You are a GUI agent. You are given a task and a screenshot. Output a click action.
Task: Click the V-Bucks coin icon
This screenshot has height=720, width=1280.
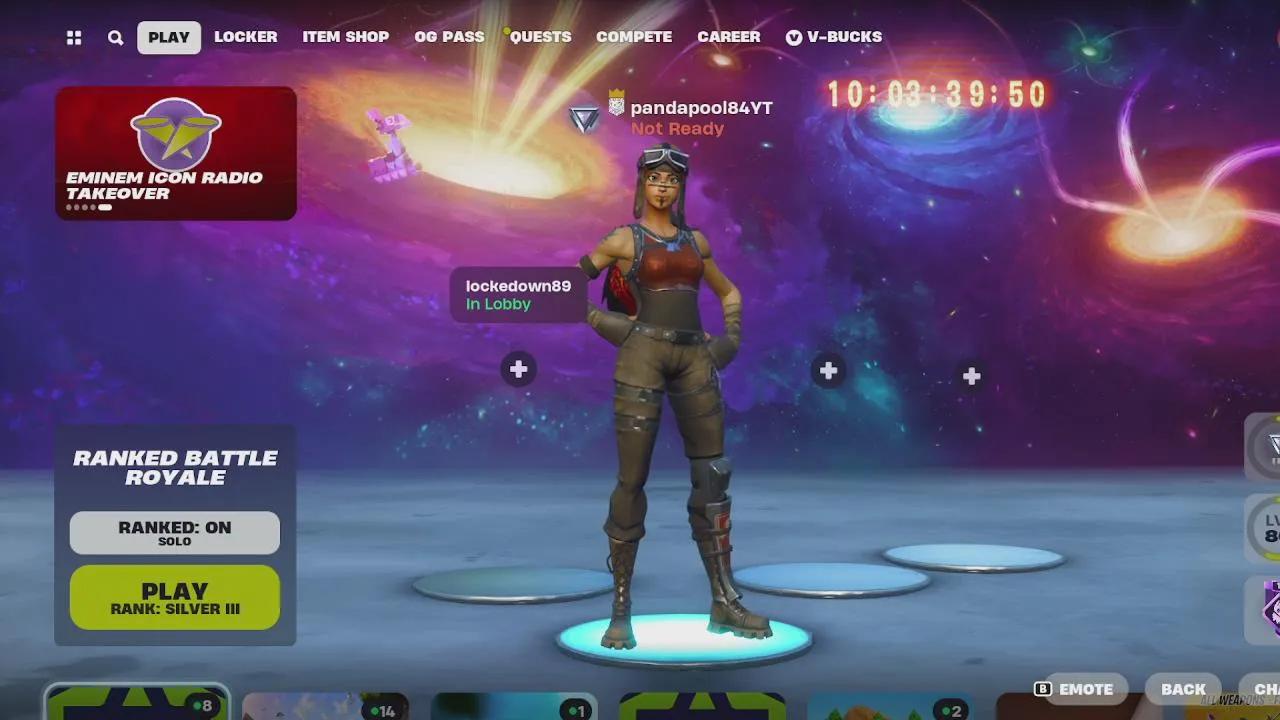coord(793,36)
